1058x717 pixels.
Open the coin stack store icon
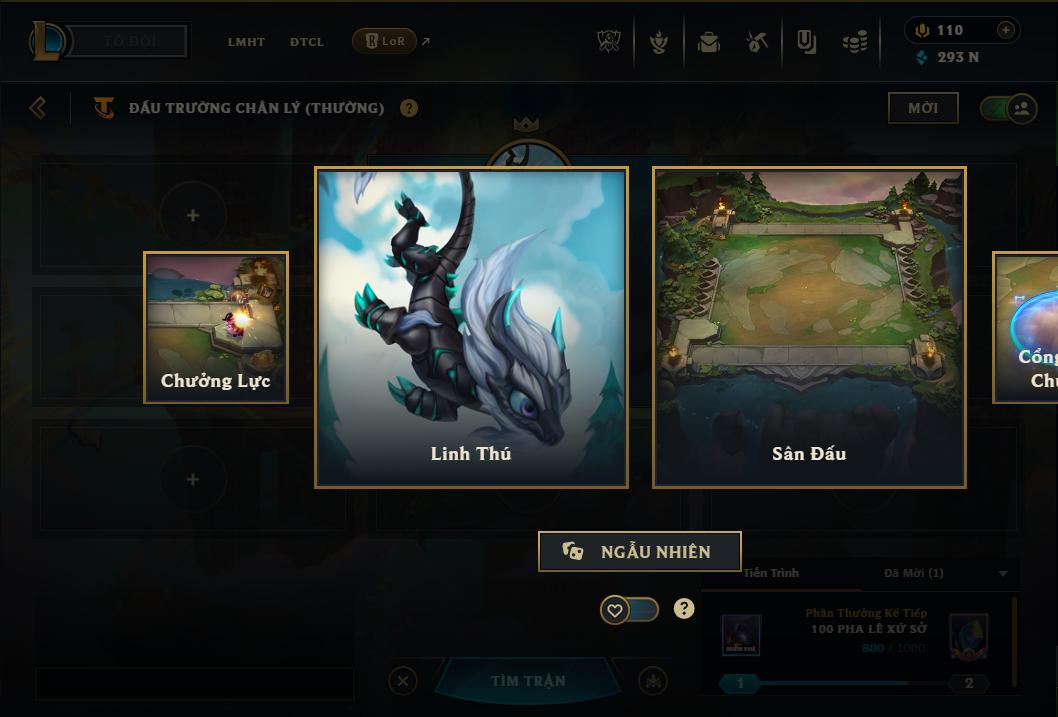(854, 42)
